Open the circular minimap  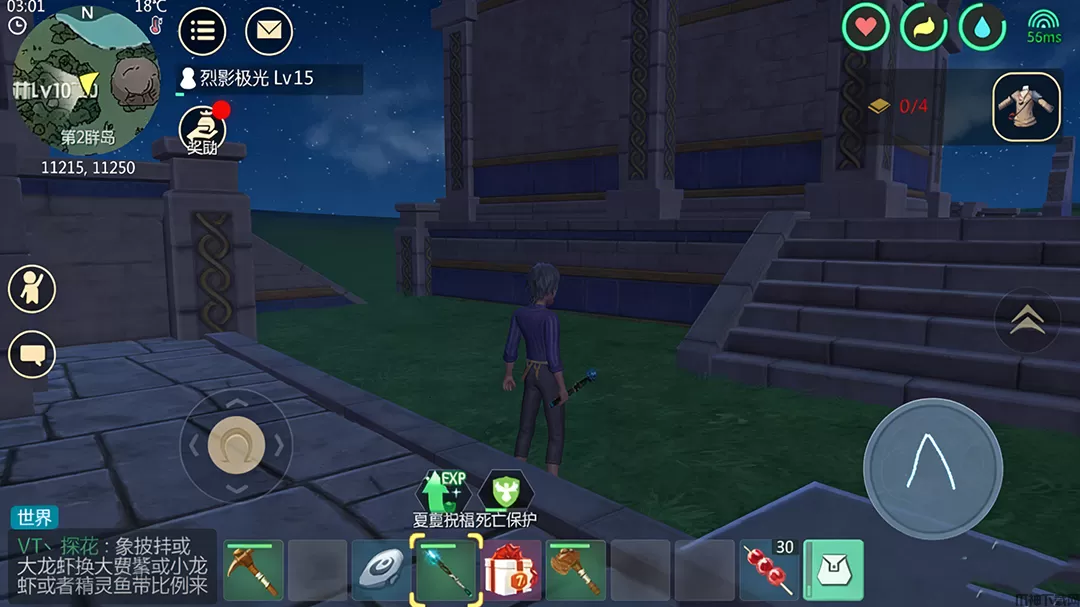pos(83,85)
